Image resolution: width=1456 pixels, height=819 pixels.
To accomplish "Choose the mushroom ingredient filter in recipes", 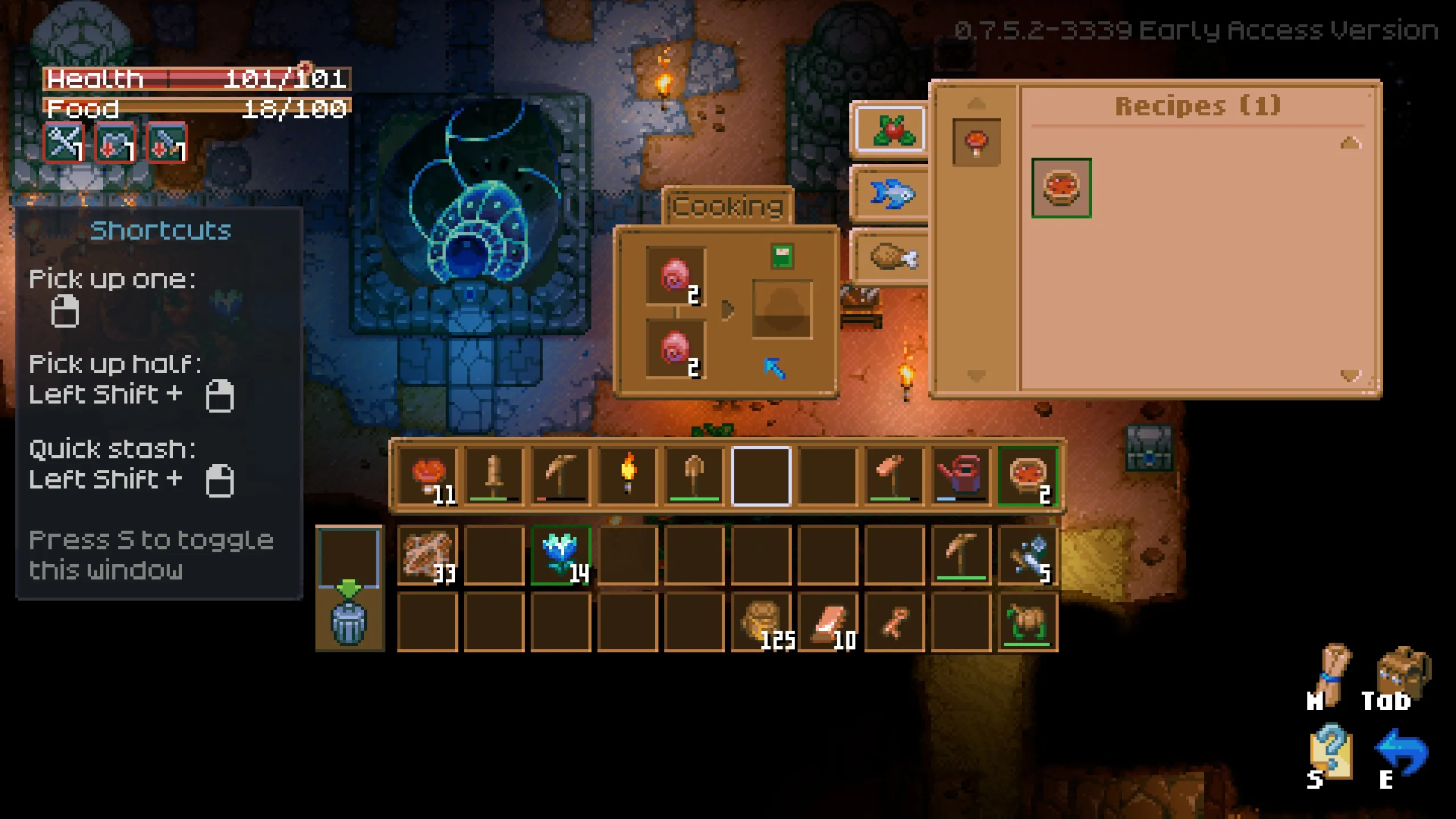I will point(976,142).
